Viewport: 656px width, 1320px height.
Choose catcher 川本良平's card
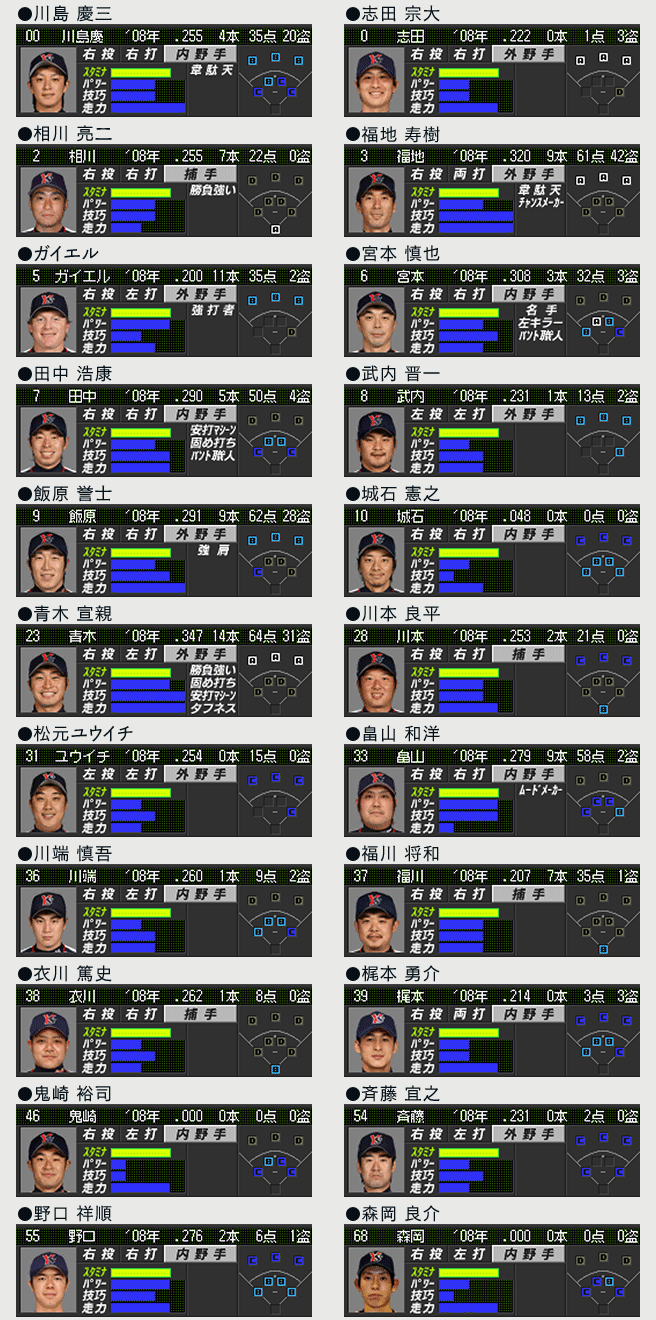[492, 672]
